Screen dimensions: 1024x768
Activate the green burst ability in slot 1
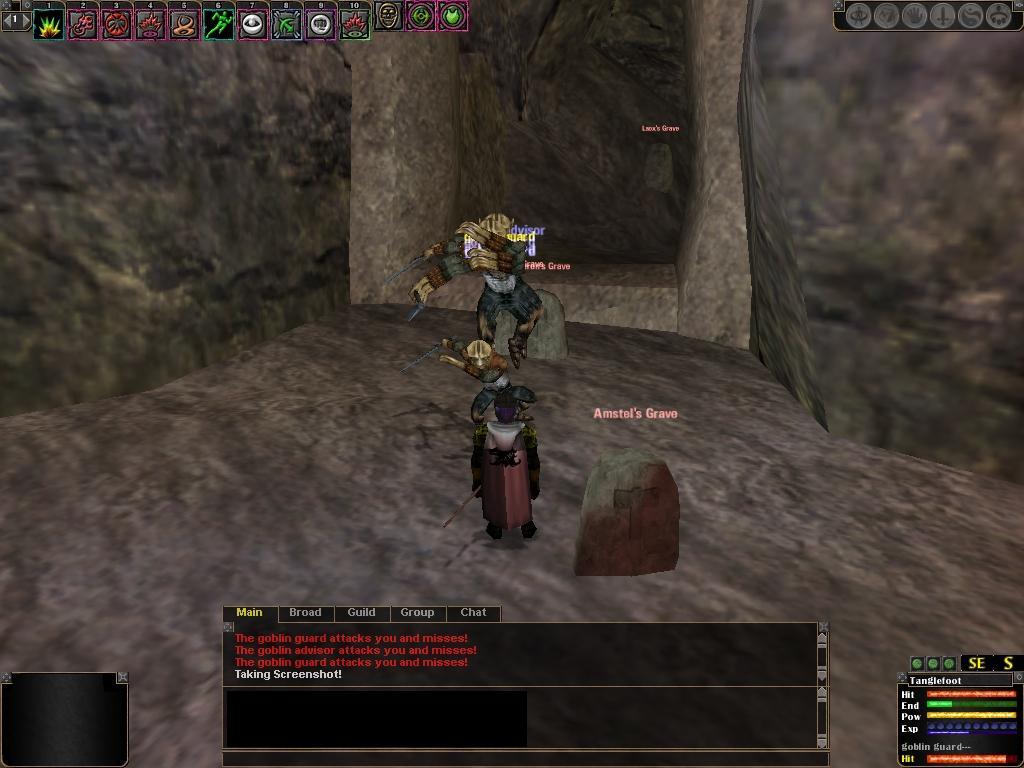click(x=49, y=24)
